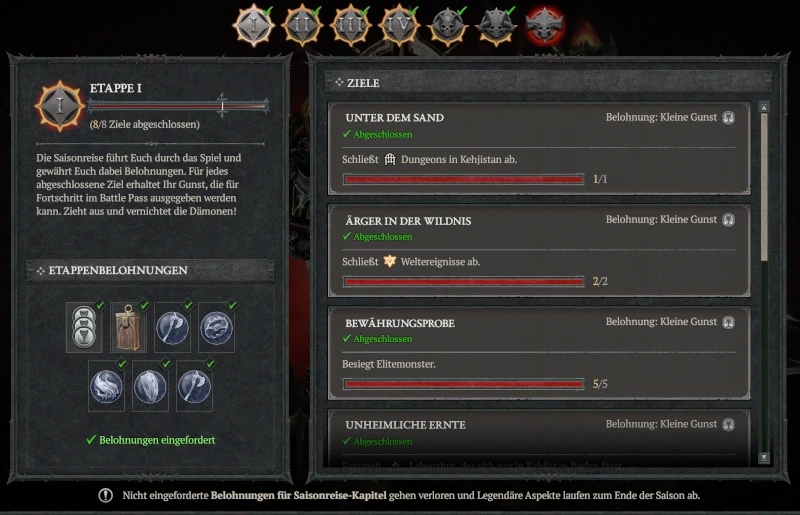Click the Kleine Gunst icon for Bewährungsprobe
The image size is (800, 515).
(729, 322)
